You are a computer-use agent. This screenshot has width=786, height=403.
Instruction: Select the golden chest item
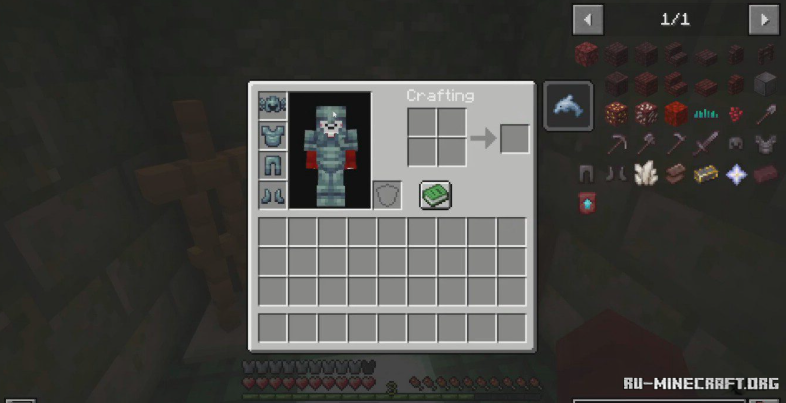(x=706, y=174)
